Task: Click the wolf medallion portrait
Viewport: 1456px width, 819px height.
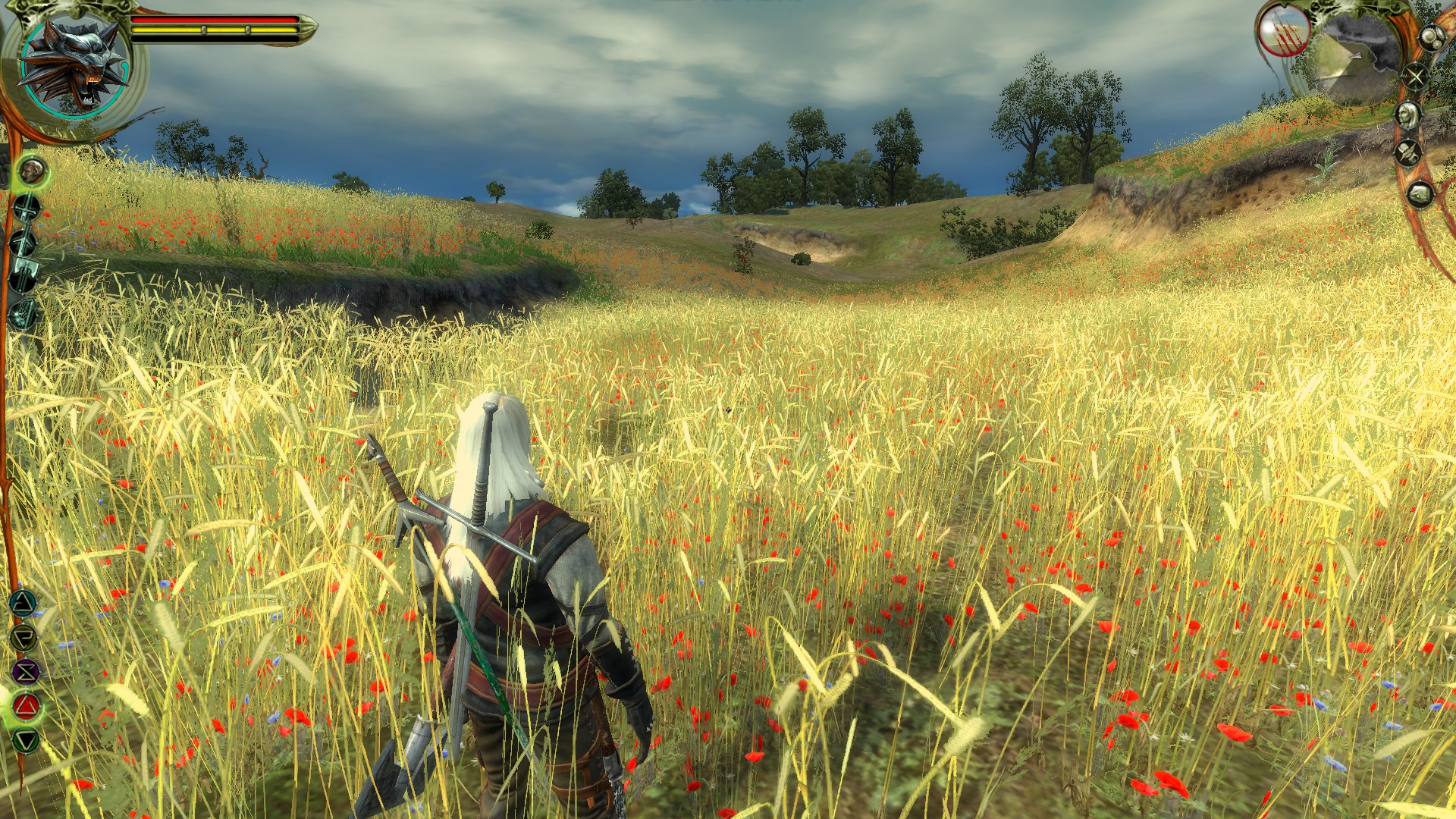Action: pyautogui.click(x=75, y=64)
